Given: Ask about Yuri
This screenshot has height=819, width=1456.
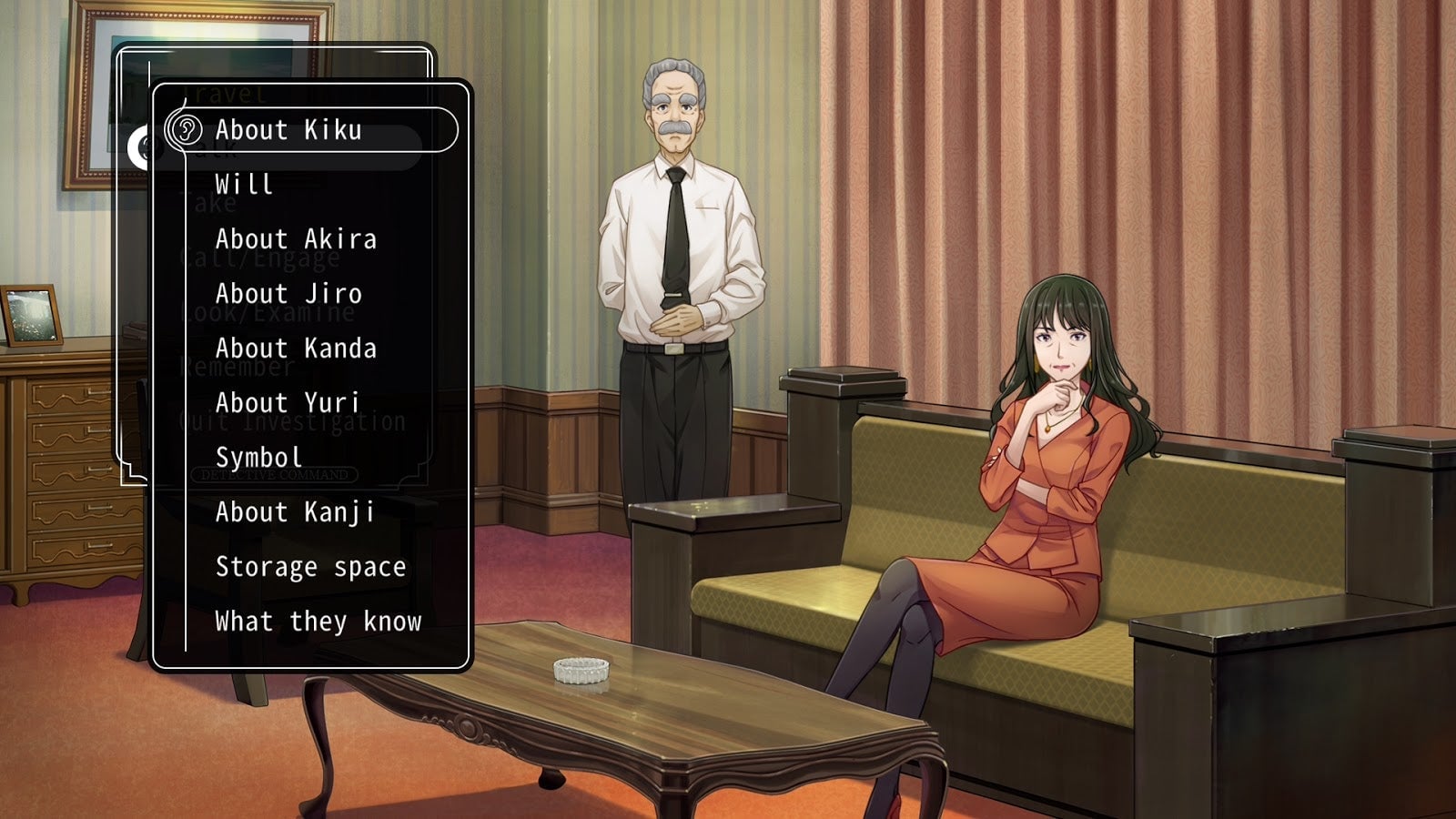Looking at the screenshot, I should (288, 403).
